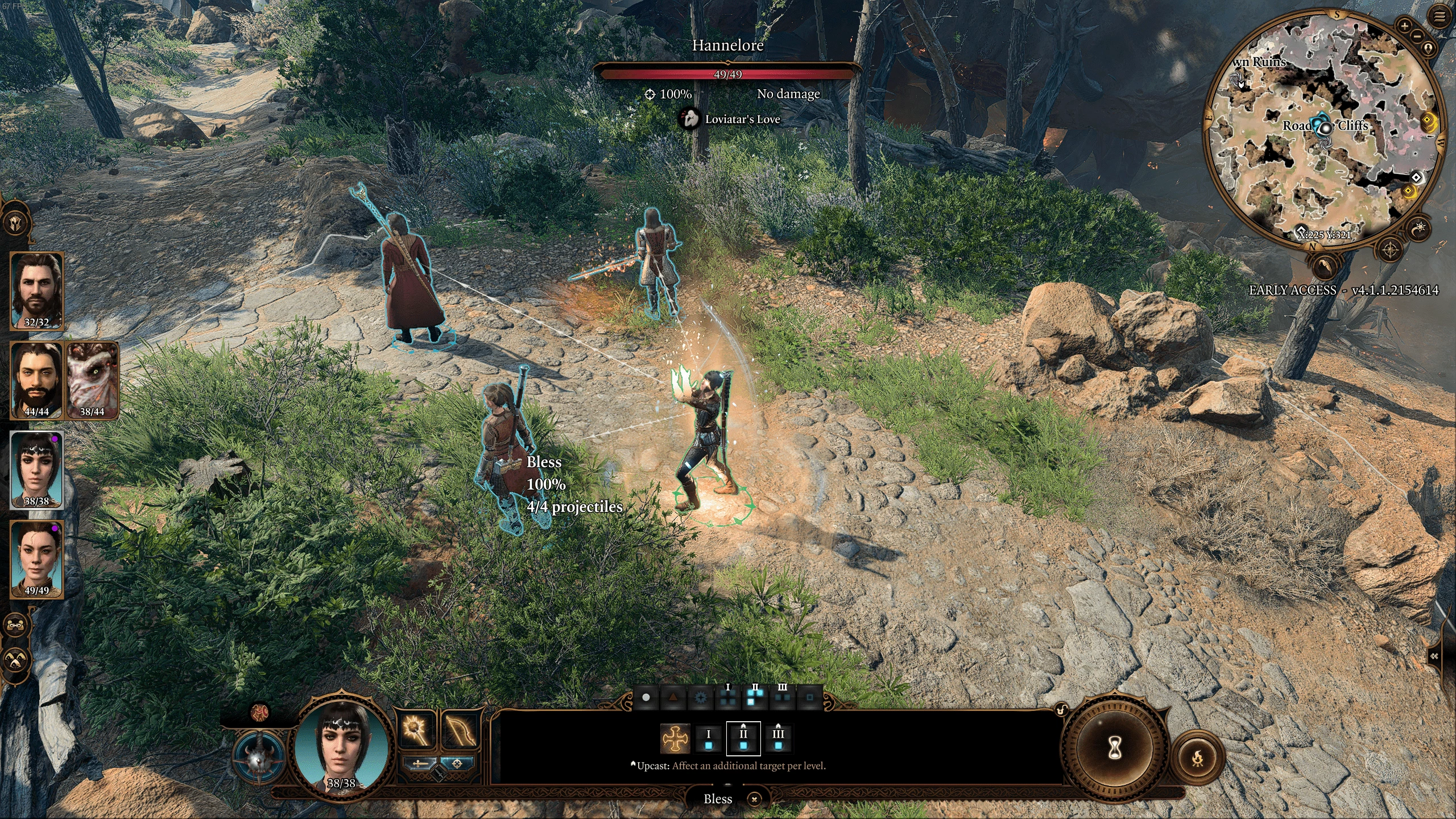Toggle the party group chain-link button
1456x819 pixels.
tap(15, 625)
